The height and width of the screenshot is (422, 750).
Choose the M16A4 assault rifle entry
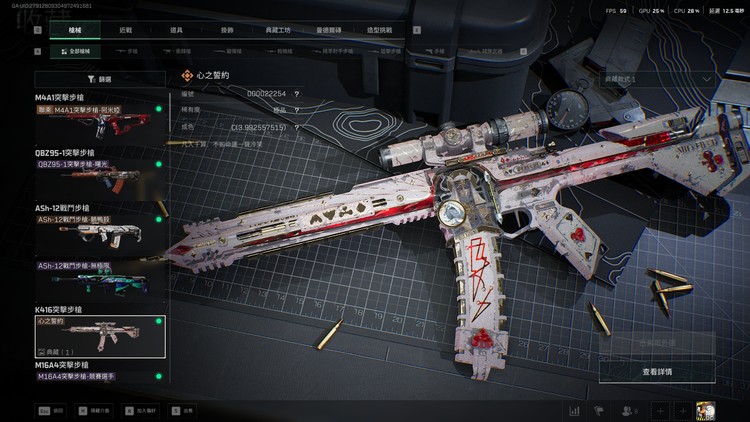coord(100,376)
